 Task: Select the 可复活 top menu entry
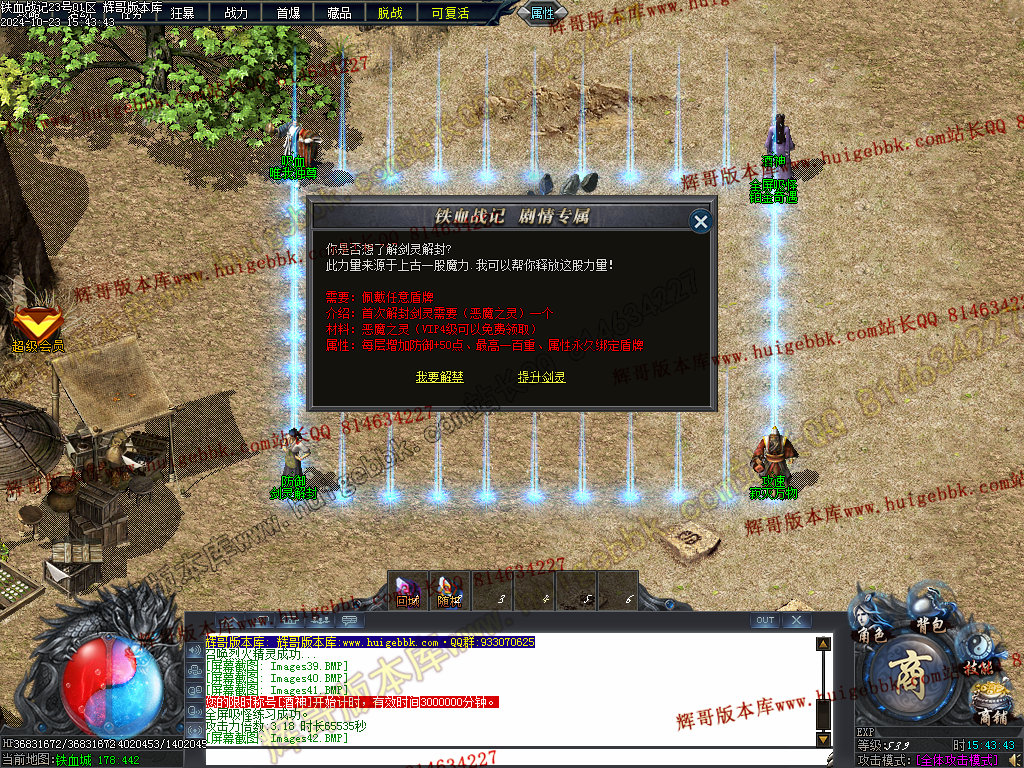(450, 13)
